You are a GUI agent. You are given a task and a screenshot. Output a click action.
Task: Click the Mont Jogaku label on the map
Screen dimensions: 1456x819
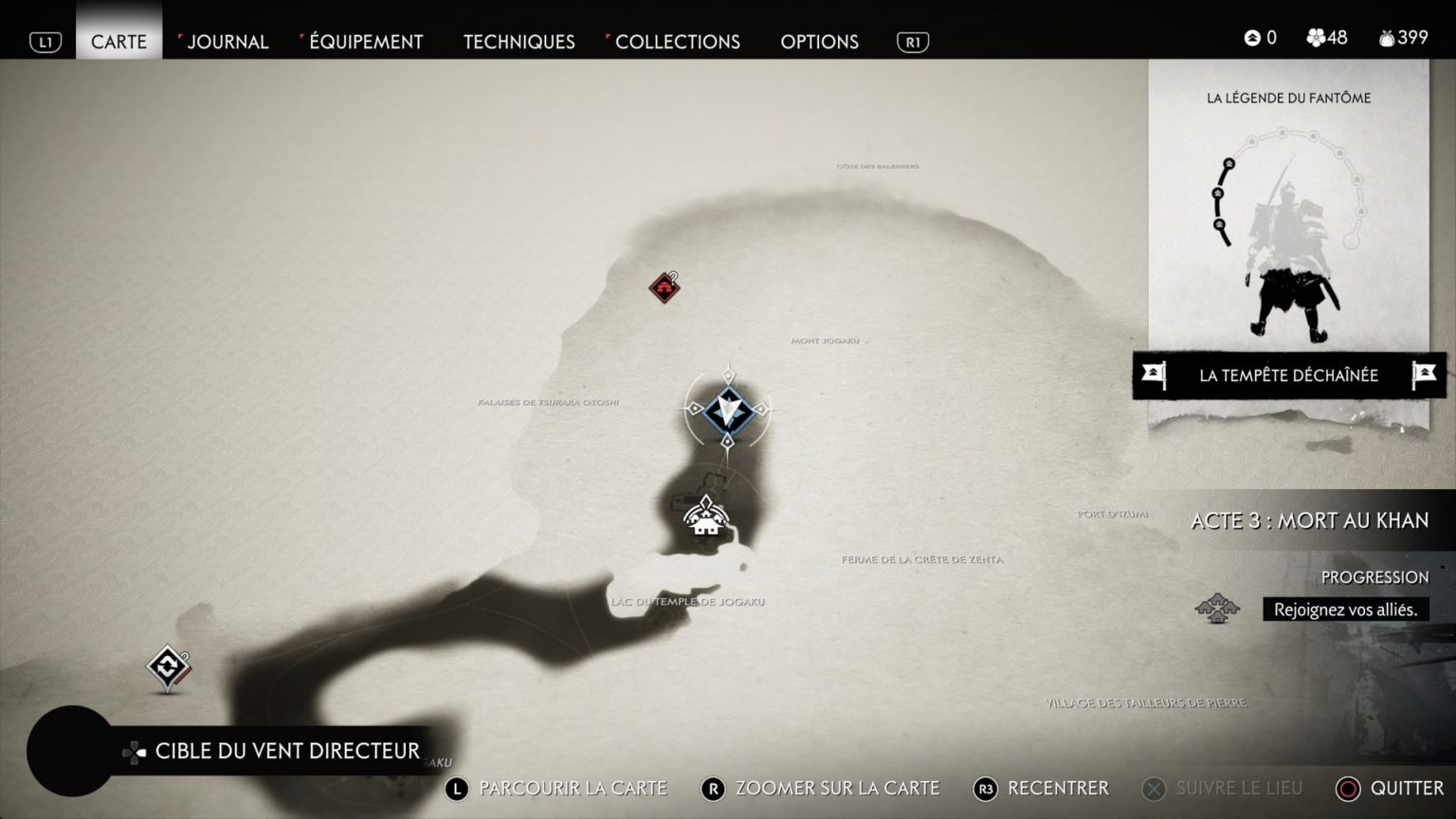point(827,342)
